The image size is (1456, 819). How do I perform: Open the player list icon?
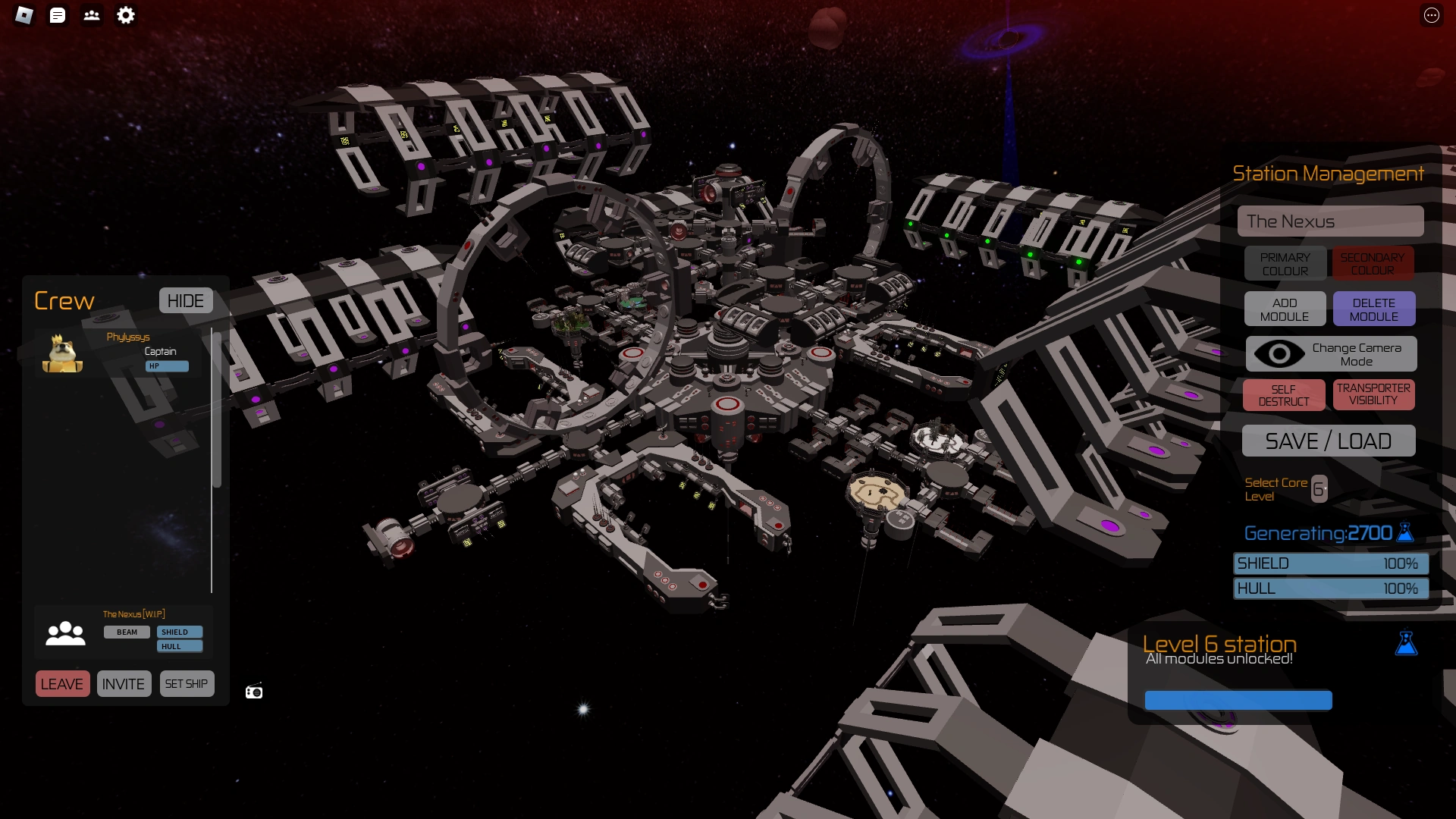(92, 16)
